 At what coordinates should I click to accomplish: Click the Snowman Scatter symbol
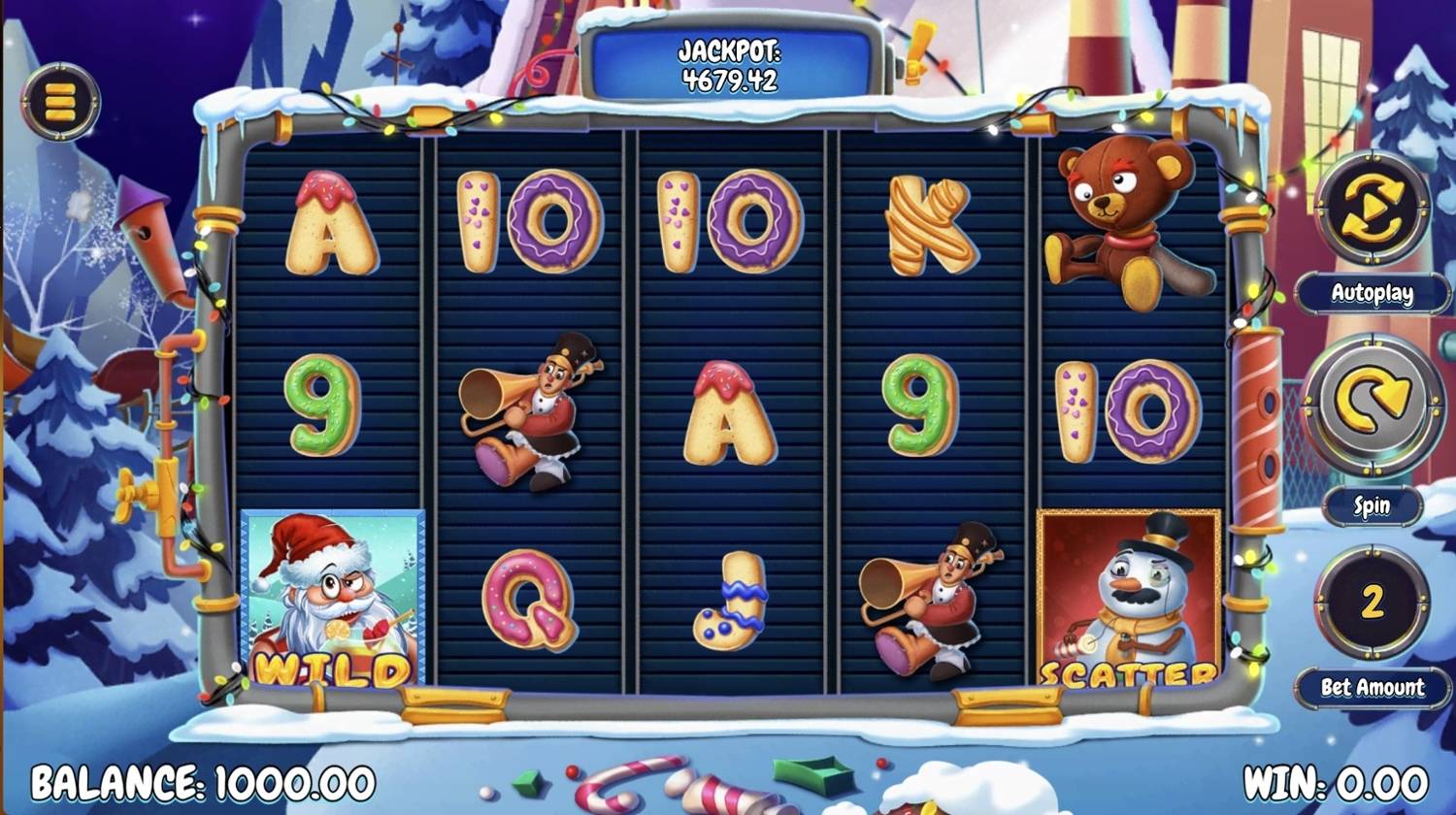(x=1128, y=602)
